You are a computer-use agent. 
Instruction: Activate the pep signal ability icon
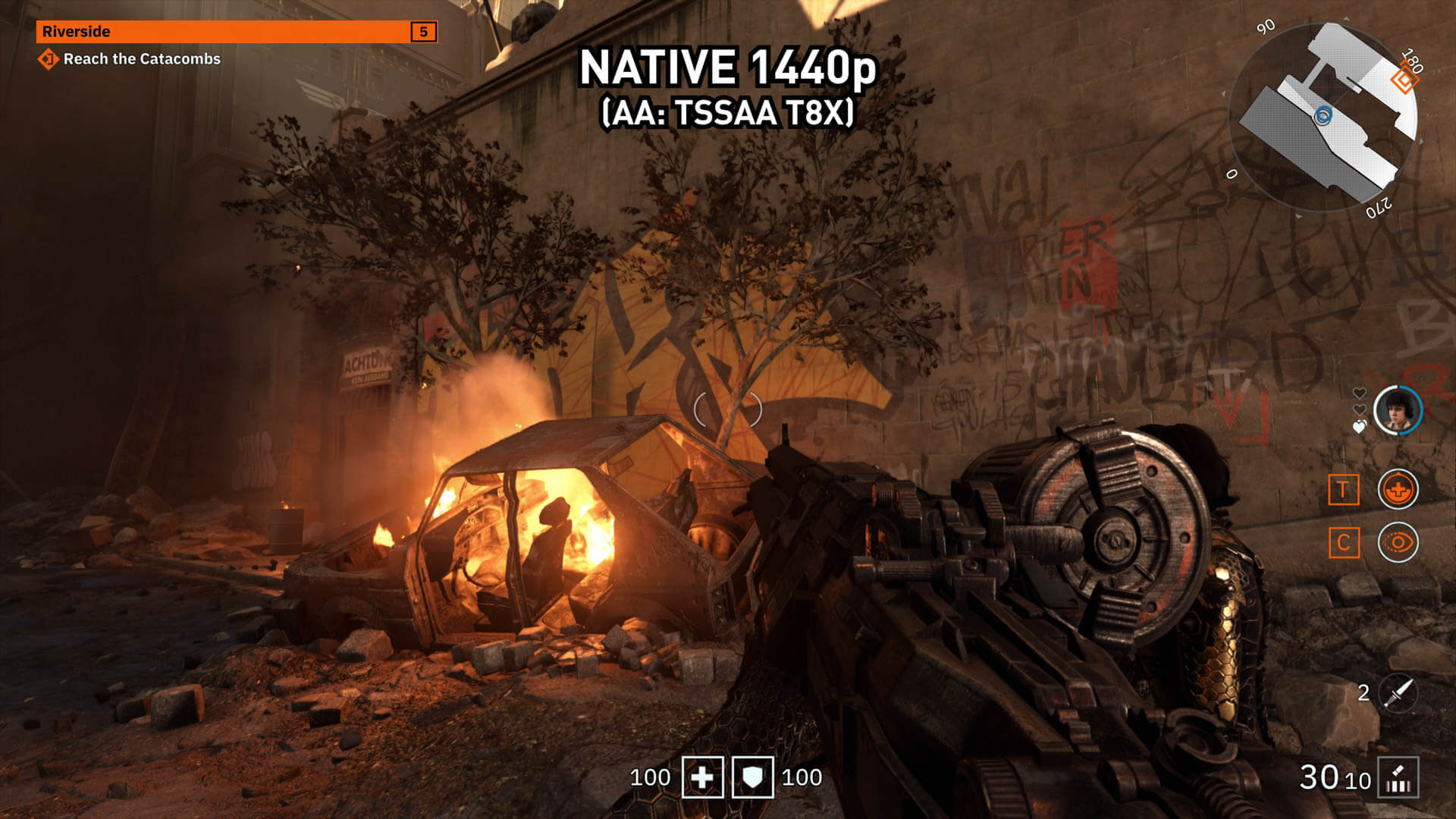[x=1398, y=489]
